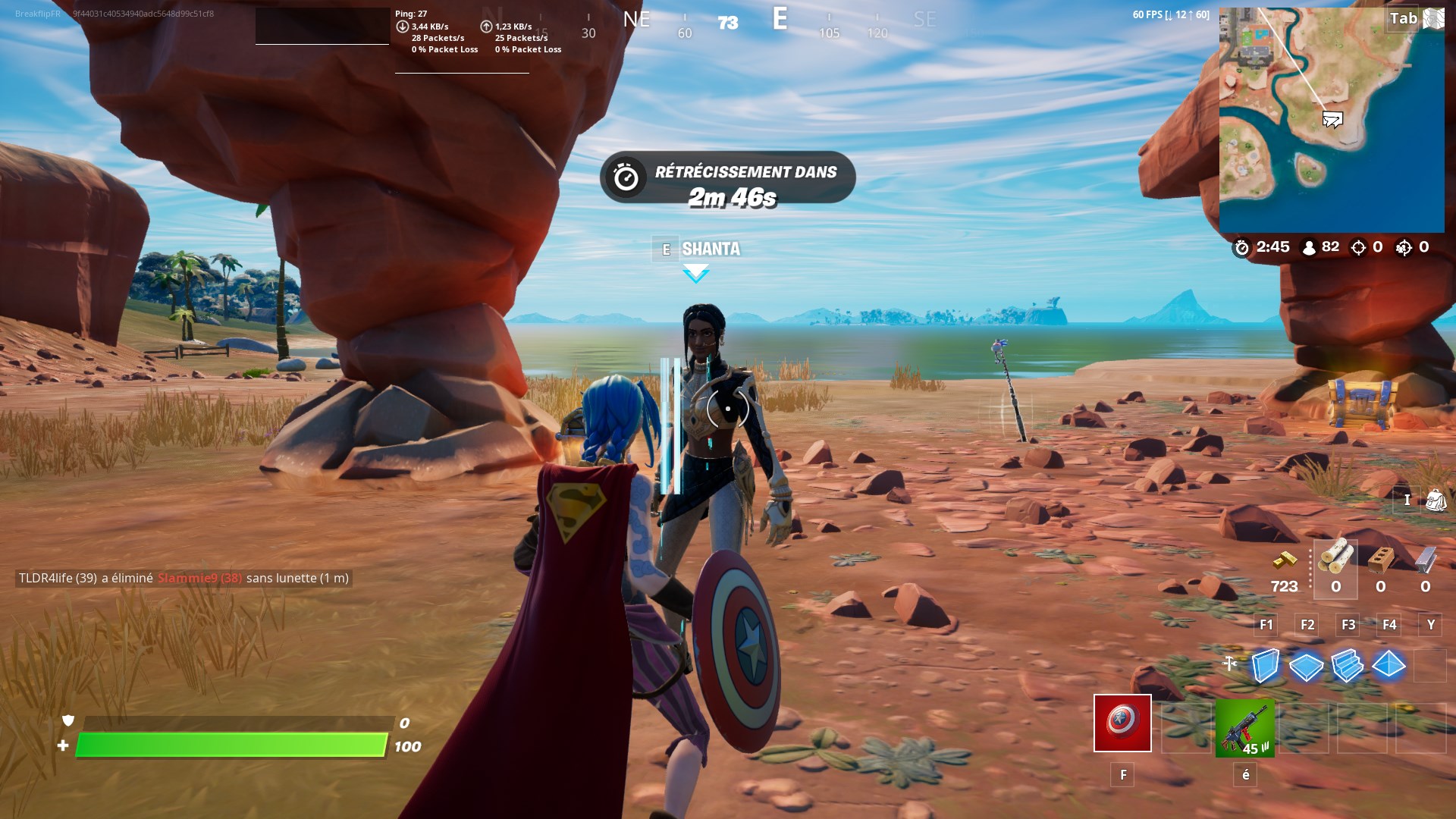Select the metal material icon
Screen dimensions: 1456x819
[1425, 560]
